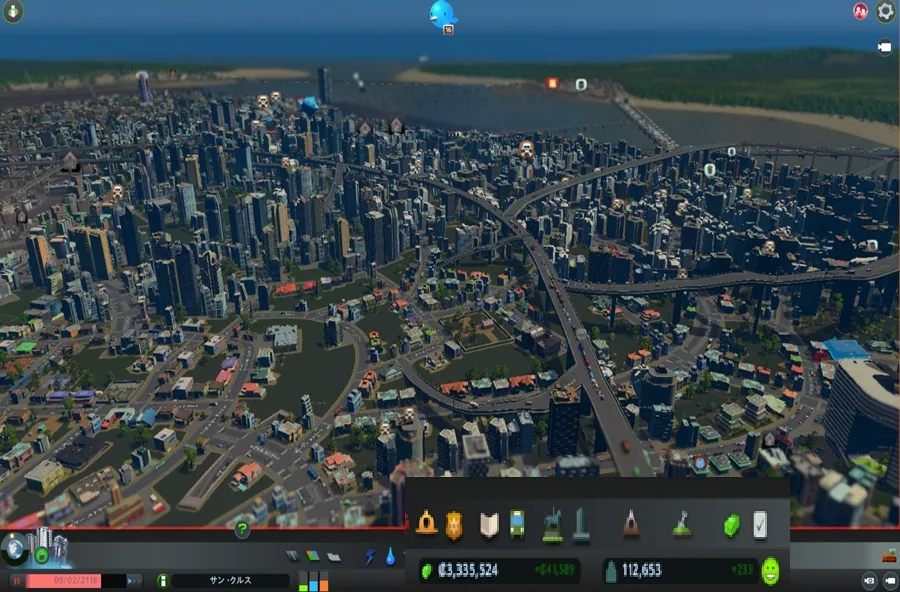Viewport: 900px width, 592px height.
Task: Open the red Paradox account icon
Action: [859, 12]
